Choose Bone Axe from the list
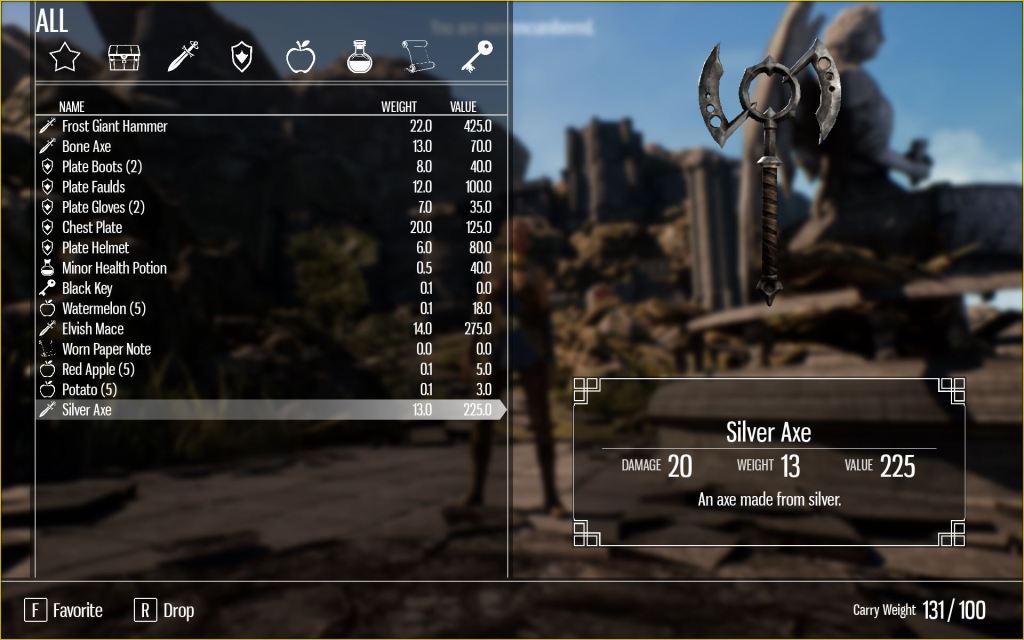 87,147
